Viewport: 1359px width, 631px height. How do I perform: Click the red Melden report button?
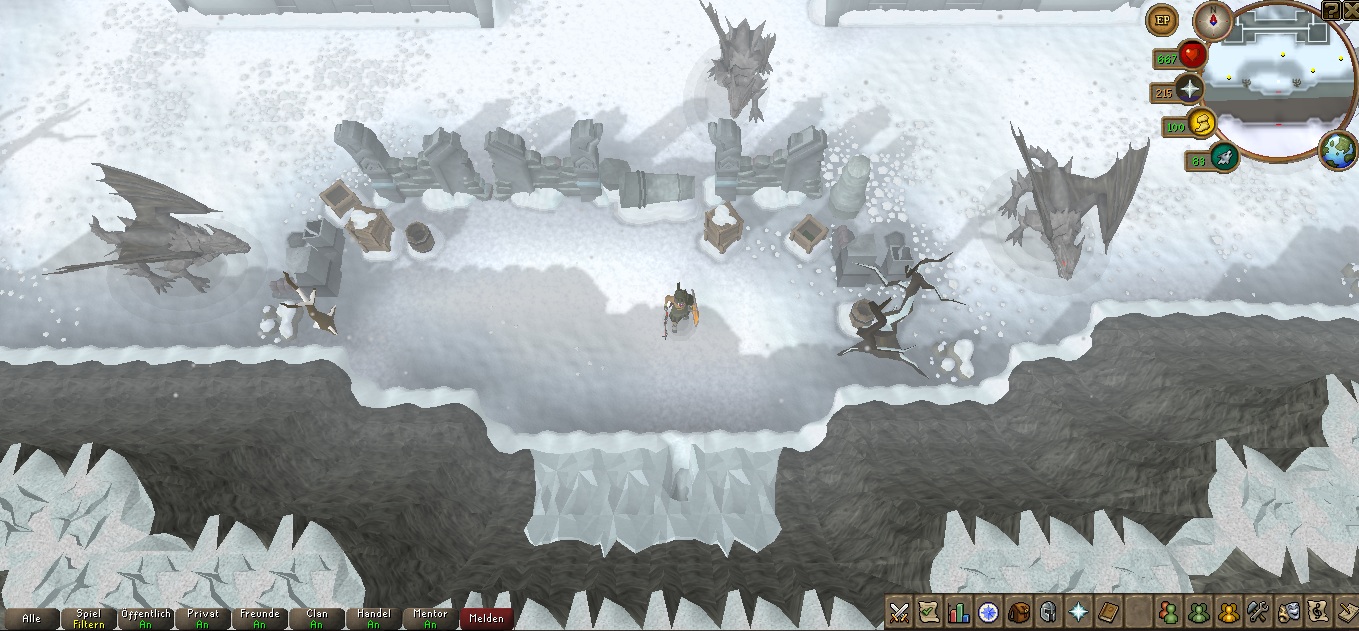pos(487,618)
